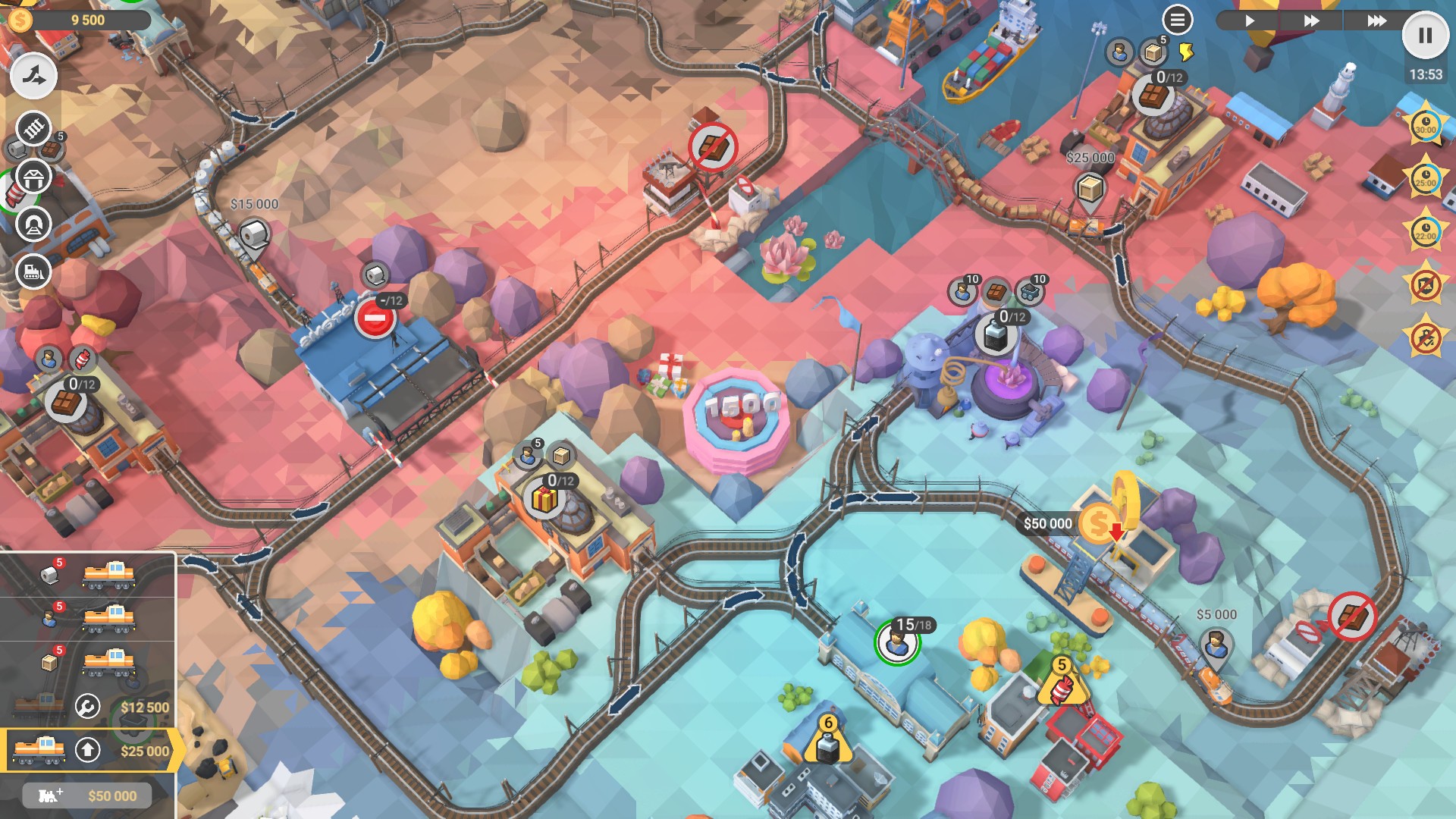Purchase the $25 000 locomotive upgrade

click(x=144, y=749)
